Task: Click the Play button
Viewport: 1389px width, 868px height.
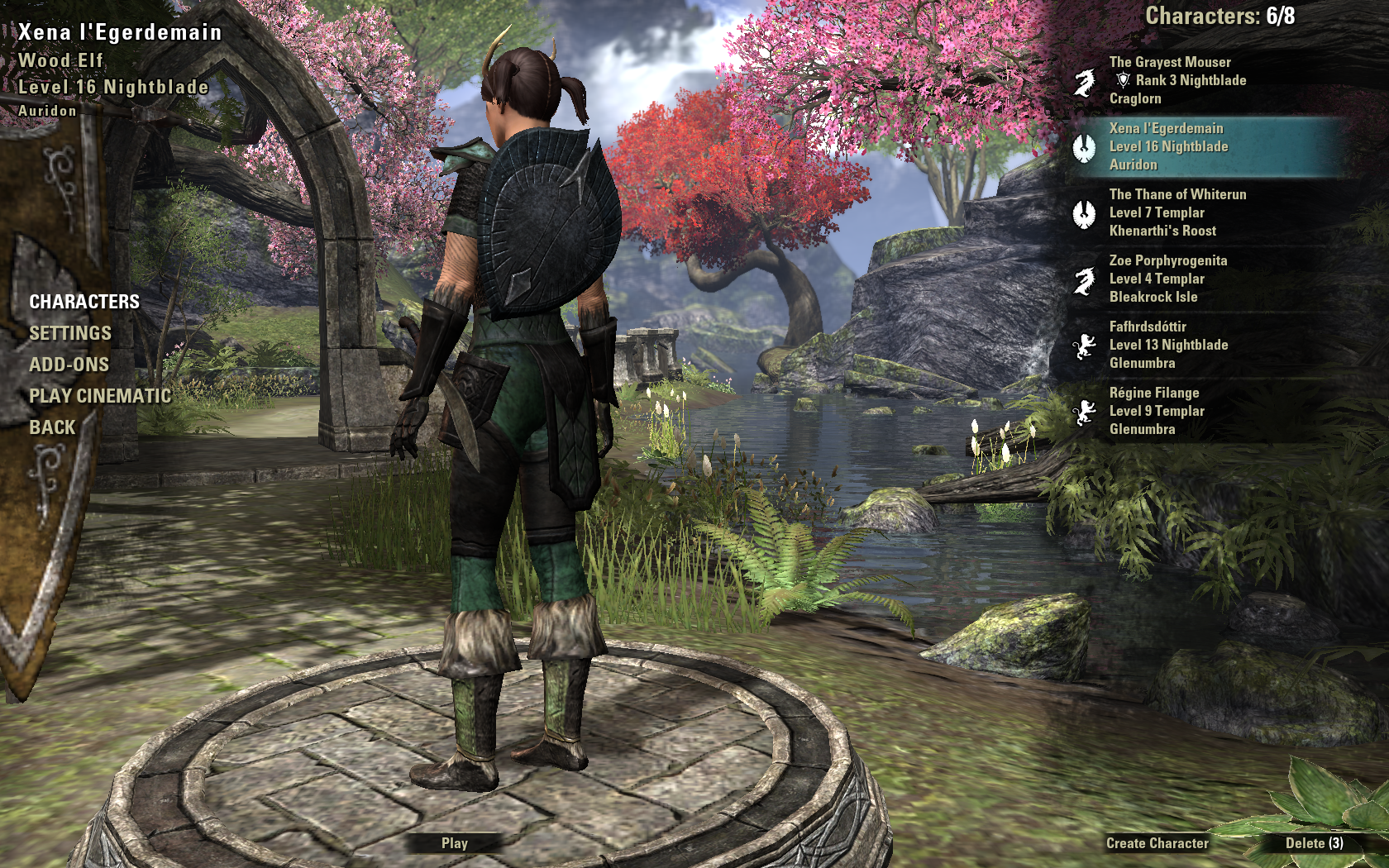Action: point(454,843)
